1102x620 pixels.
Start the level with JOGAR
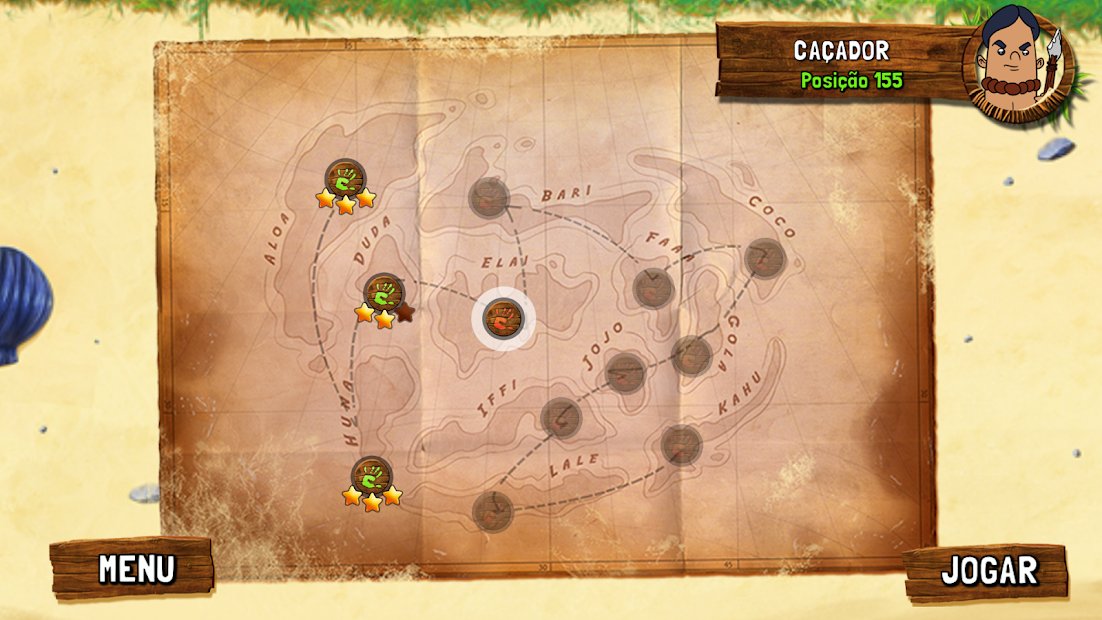tap(987, 571)
